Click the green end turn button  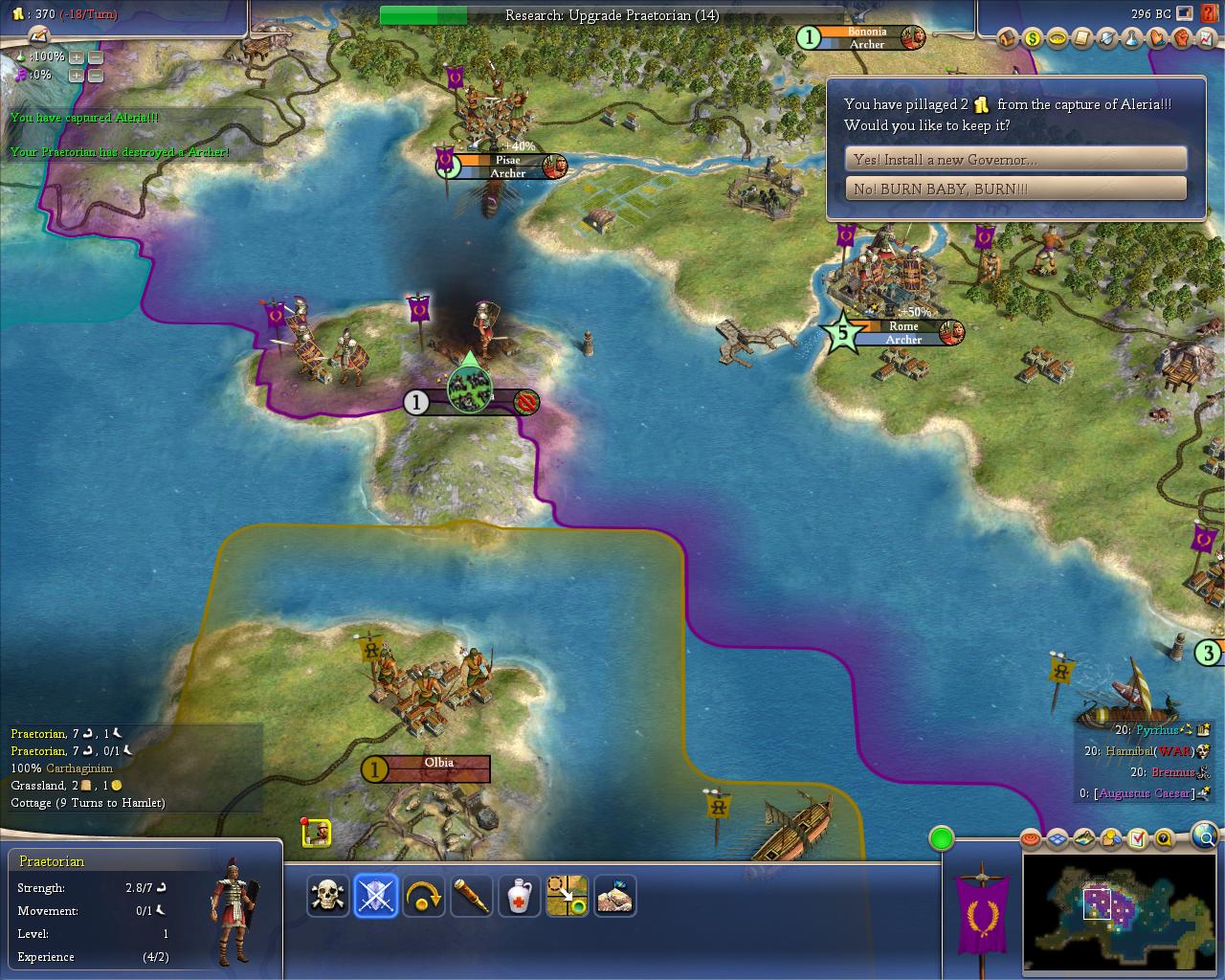point(942,839)
